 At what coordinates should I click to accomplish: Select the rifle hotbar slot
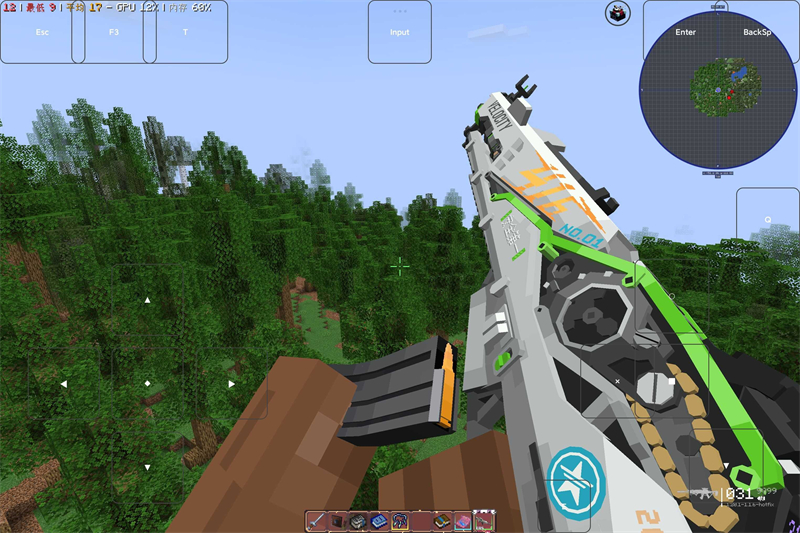point(484,521)
